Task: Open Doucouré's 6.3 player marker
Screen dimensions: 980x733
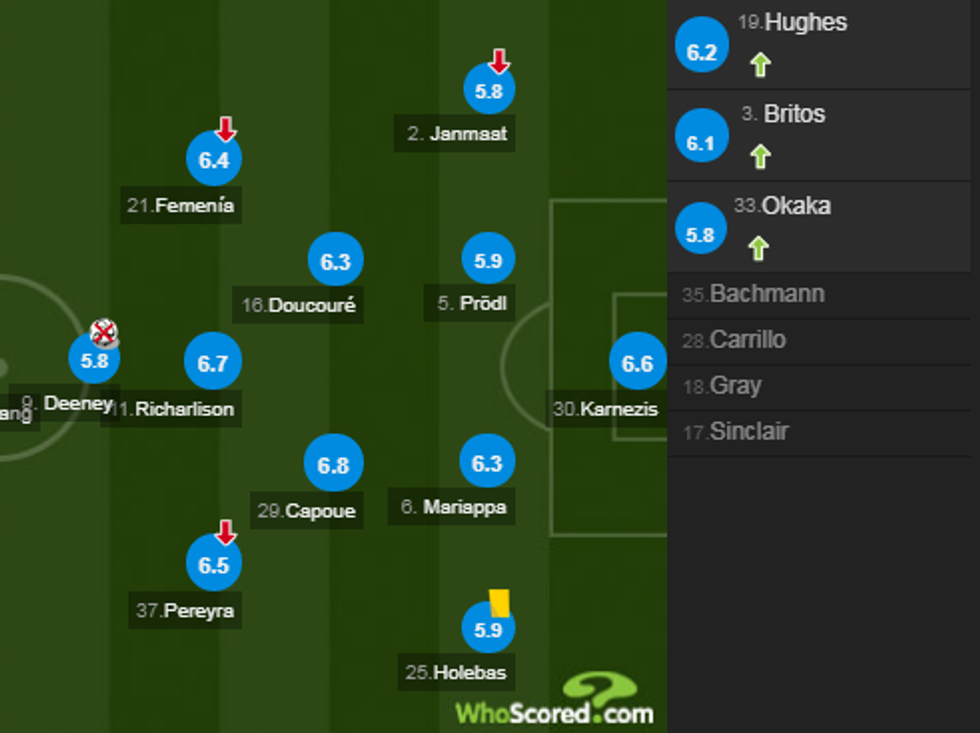Action: [x=335, y=261]
